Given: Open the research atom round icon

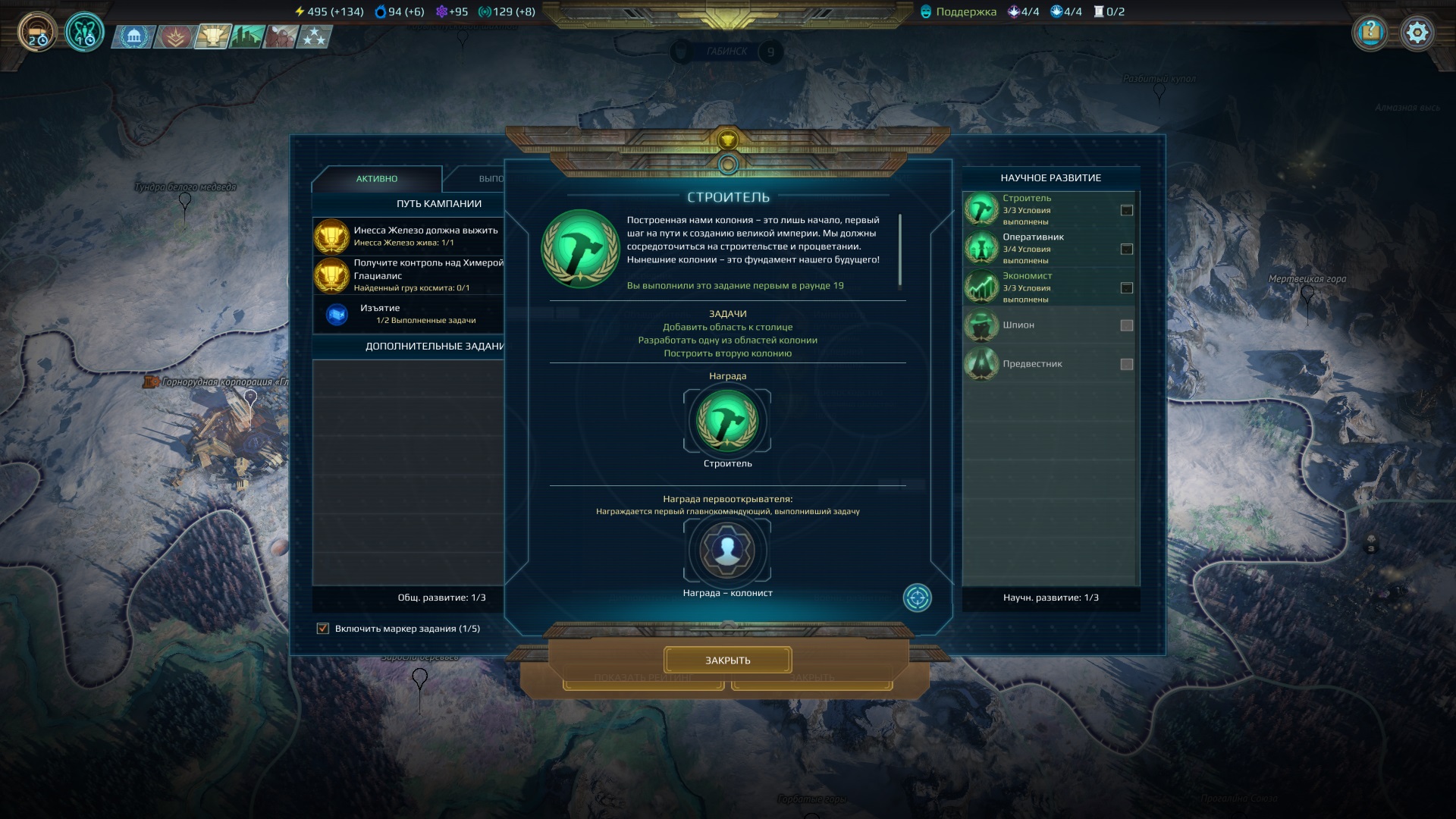Looking at the screenshot, I should [x=84, y=33].
